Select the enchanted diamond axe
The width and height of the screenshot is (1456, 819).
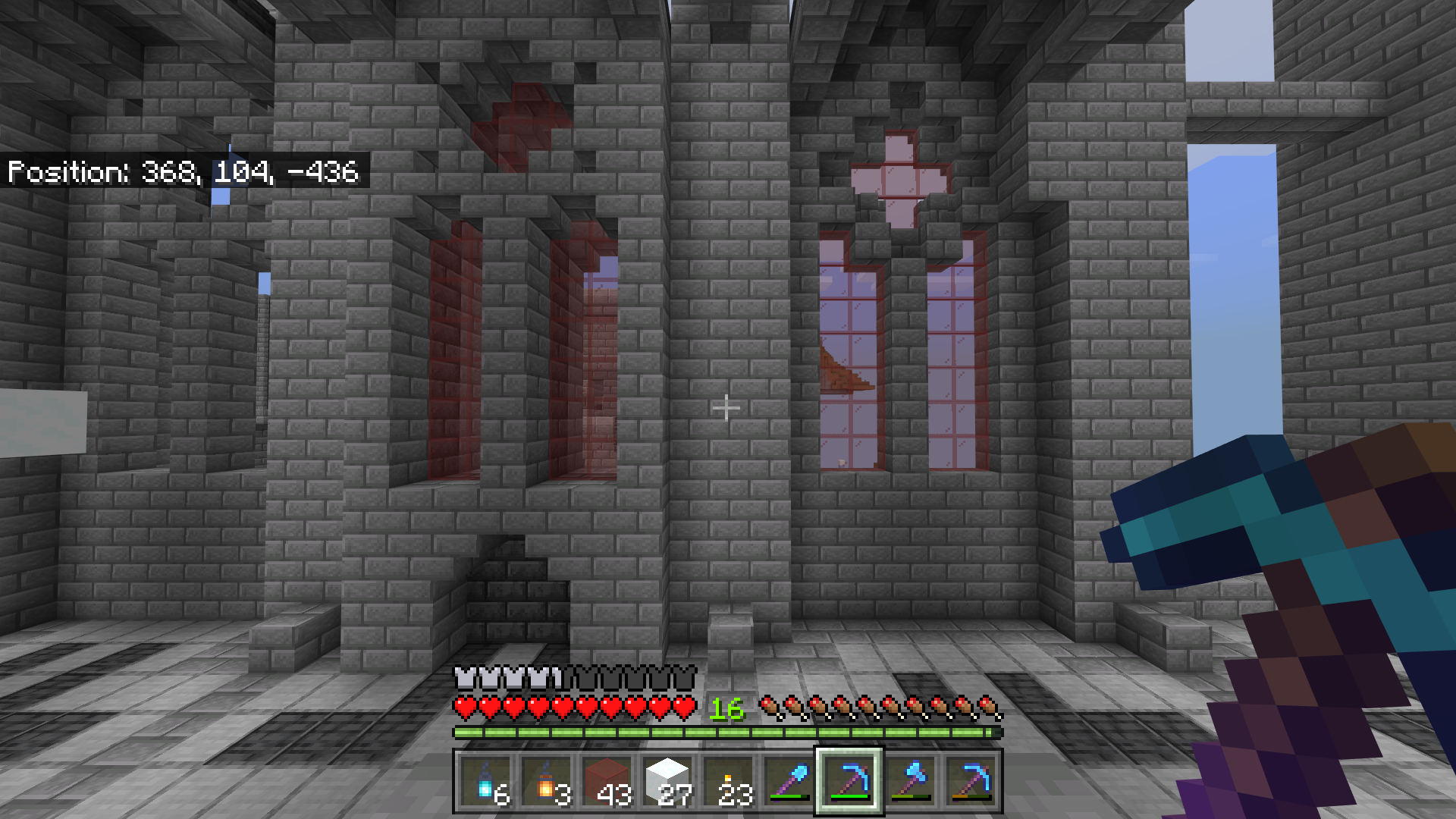coord(912,781)
